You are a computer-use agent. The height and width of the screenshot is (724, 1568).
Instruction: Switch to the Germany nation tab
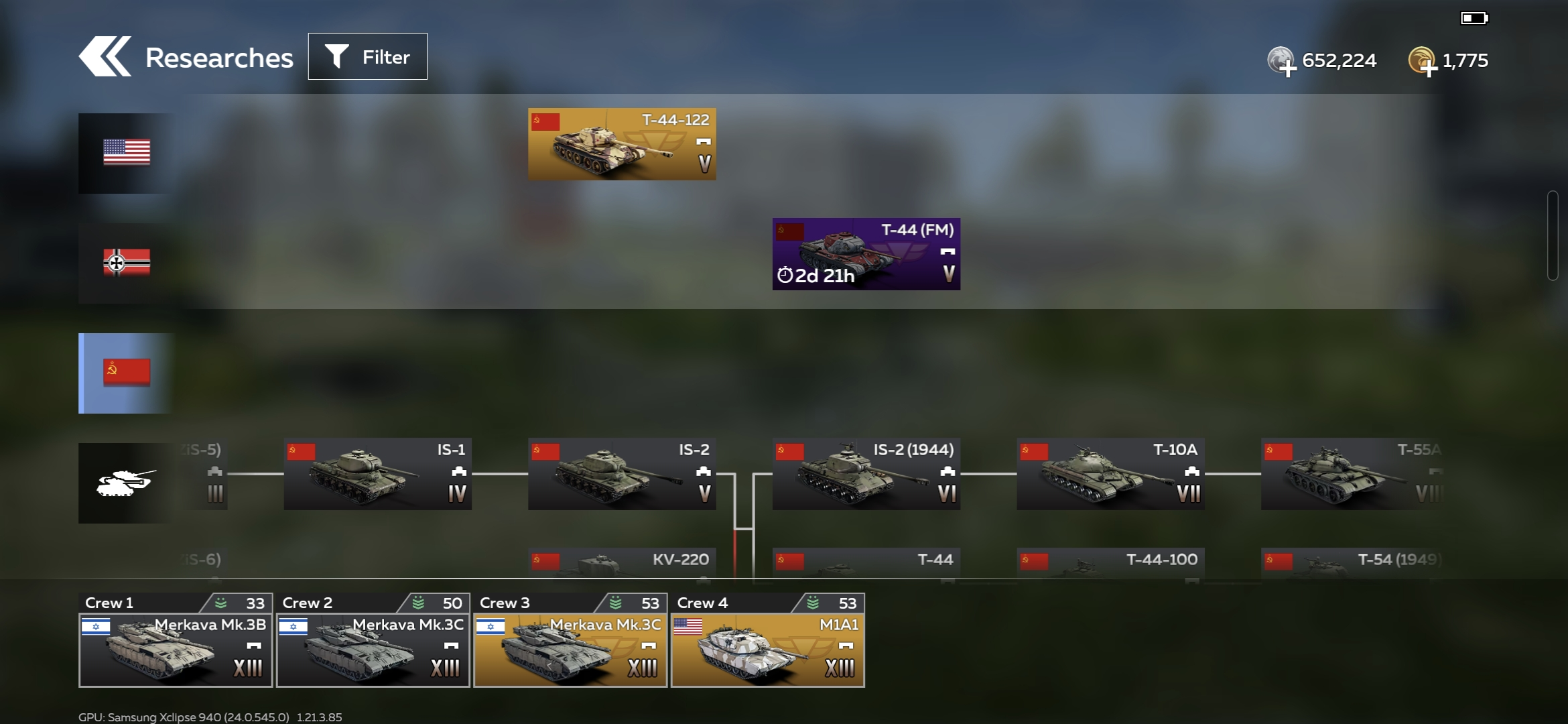[126, 263]
